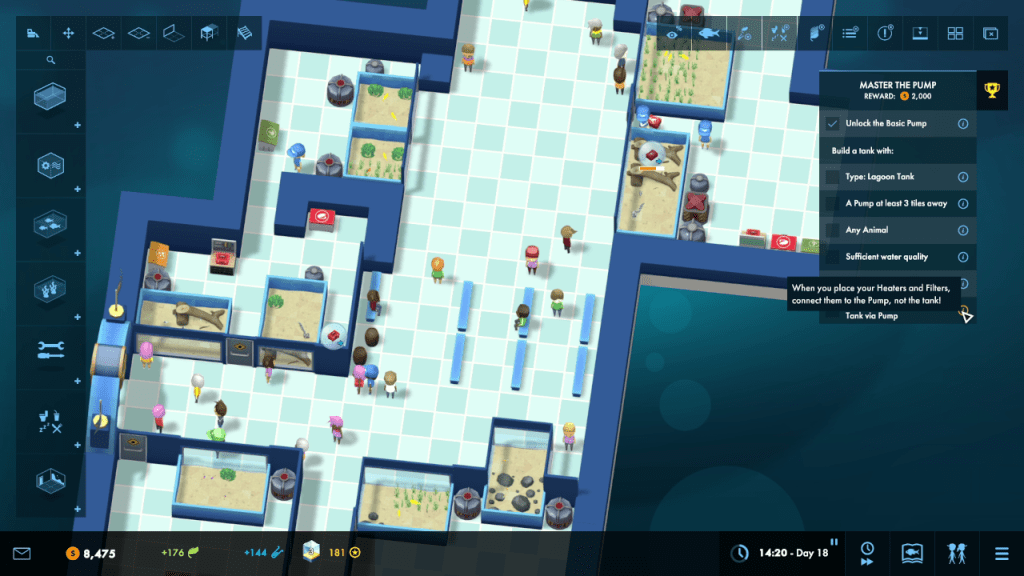This screenshot has height=576, width=1024.
Task: Close windows using top-right X icon
Action: tap(990, 34)
